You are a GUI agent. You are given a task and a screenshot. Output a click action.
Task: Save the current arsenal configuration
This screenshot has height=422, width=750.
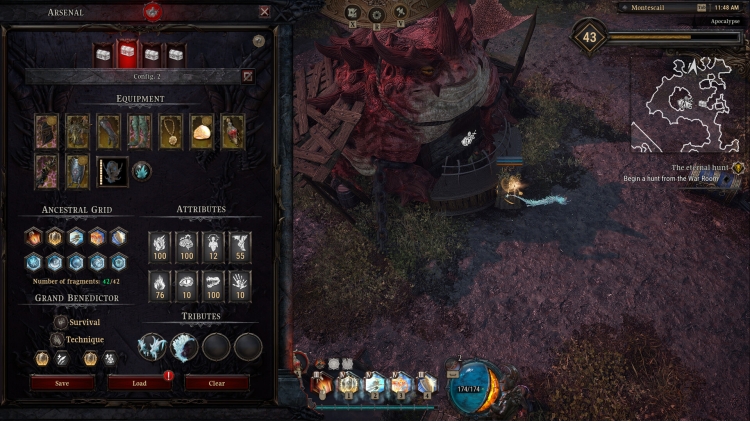tap(62, 382)
